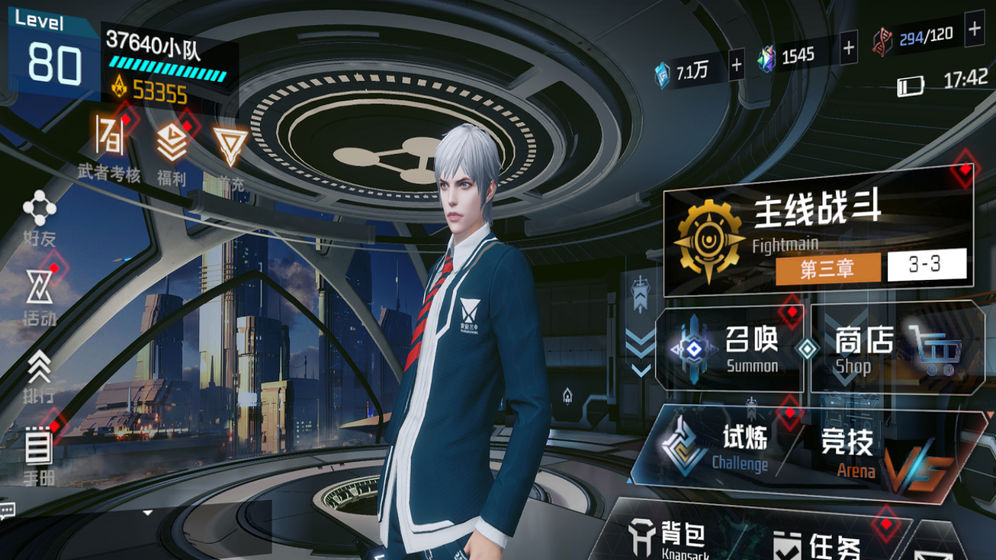Open the 首充 first recharge offer
The image size is (996, 560).
(x=231, y=152)
